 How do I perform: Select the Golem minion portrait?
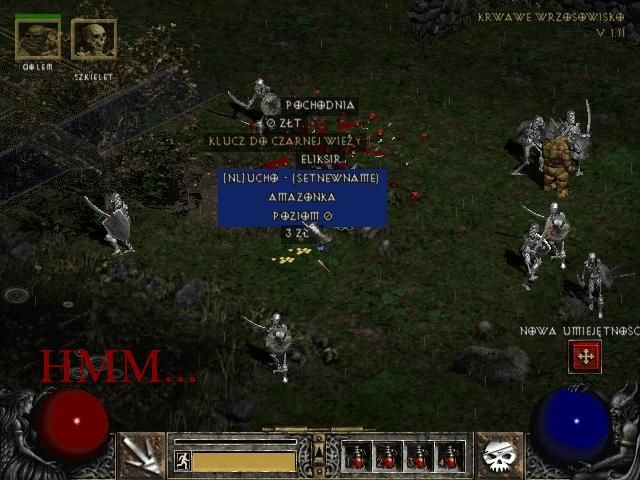(x=38, y=39)
